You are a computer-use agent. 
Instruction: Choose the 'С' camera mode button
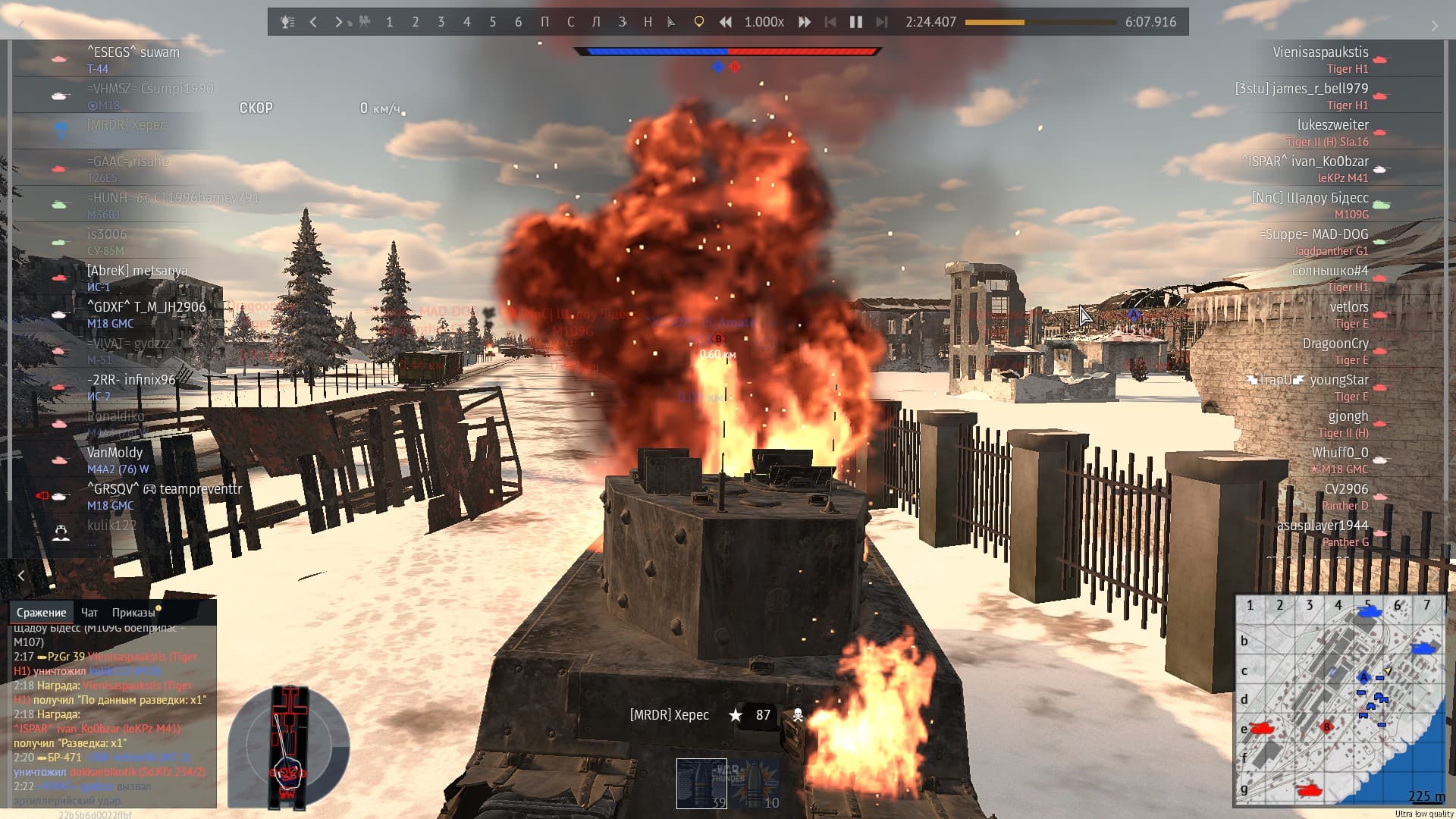(570, 22)
